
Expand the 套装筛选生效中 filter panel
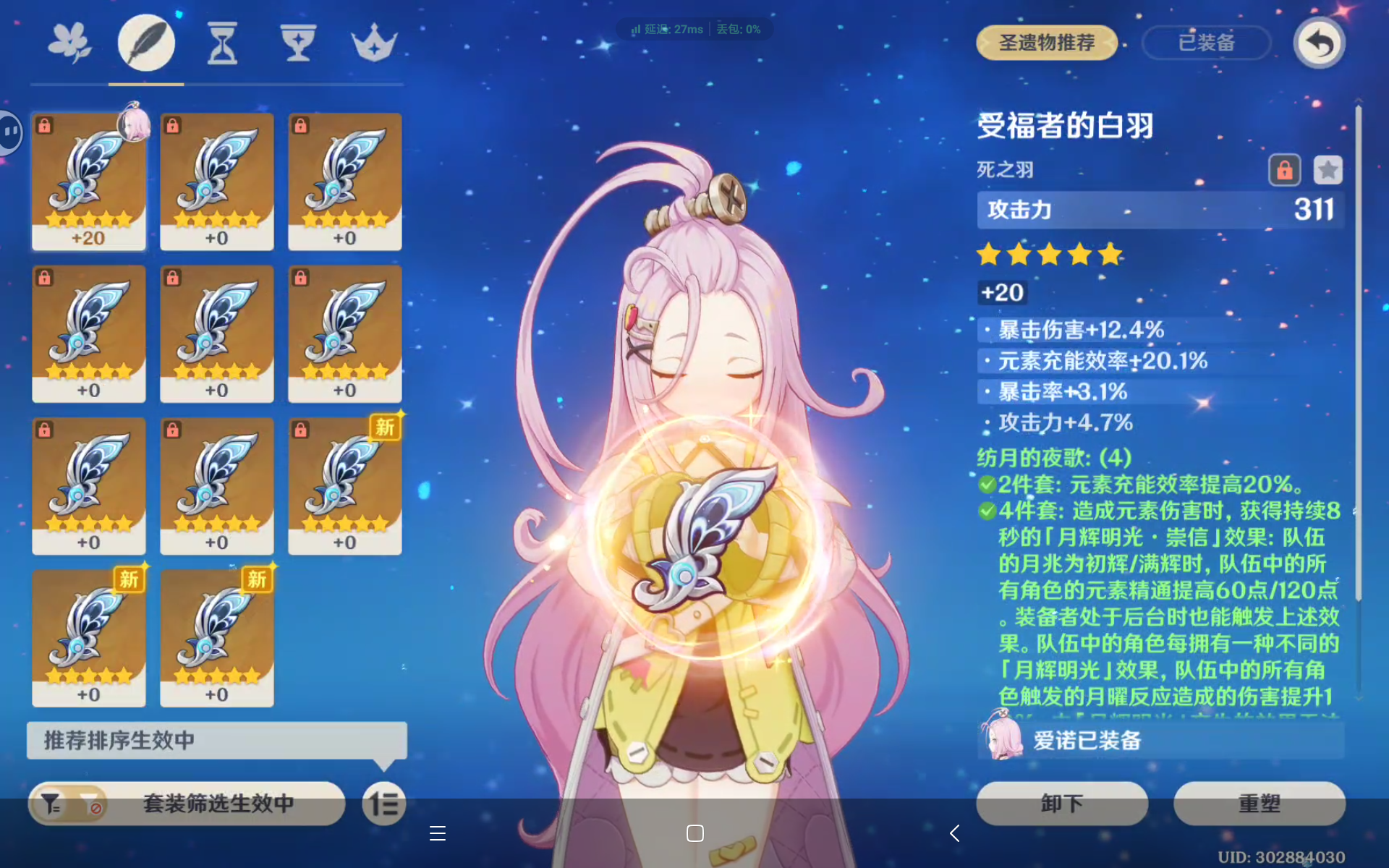tap(217, 804)
